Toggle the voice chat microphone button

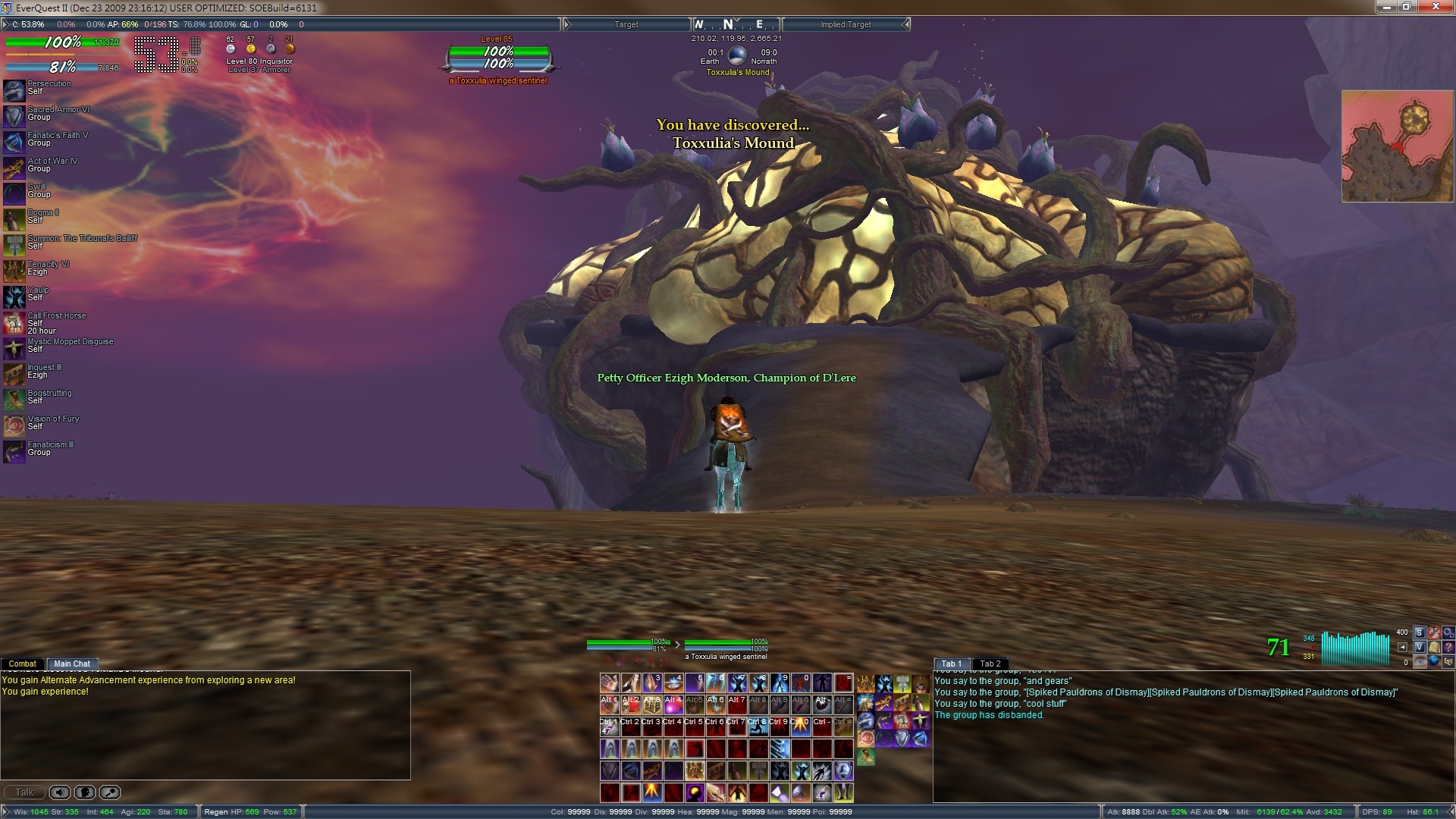click(85, 792)
